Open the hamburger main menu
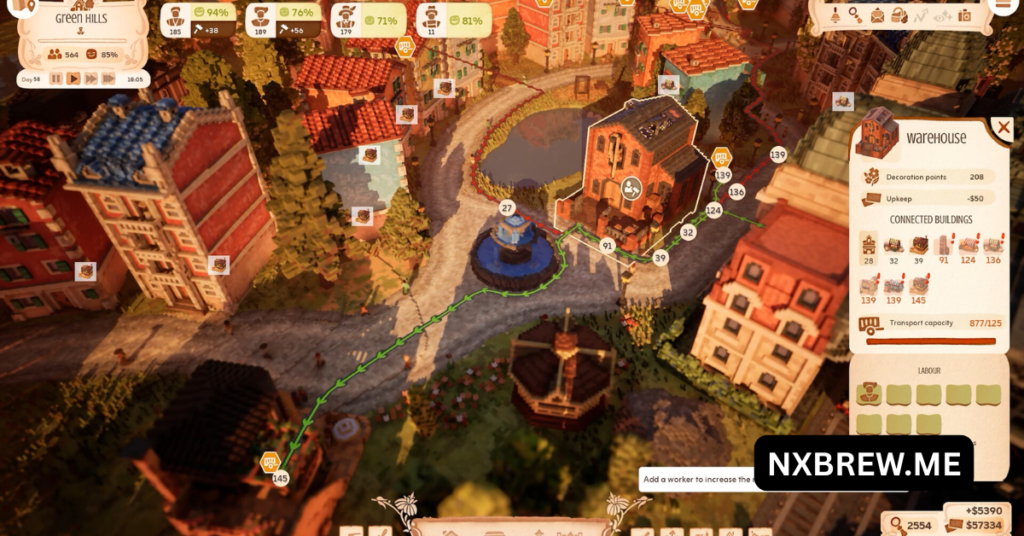This screenshot has height=536, width=1024. (x=1001, y=6)
